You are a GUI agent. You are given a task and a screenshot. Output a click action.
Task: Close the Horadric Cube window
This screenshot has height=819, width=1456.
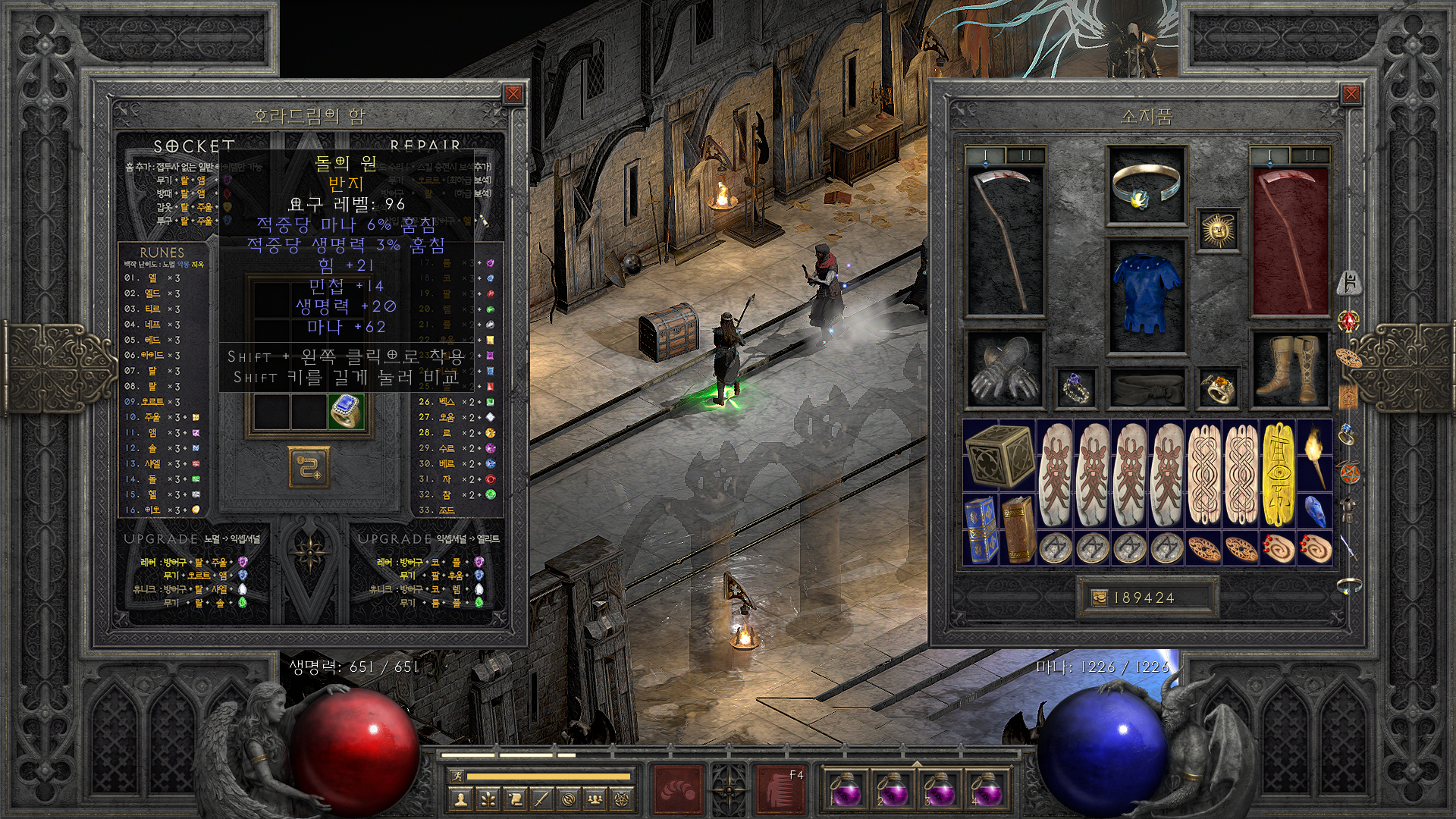tap(513, 94)
